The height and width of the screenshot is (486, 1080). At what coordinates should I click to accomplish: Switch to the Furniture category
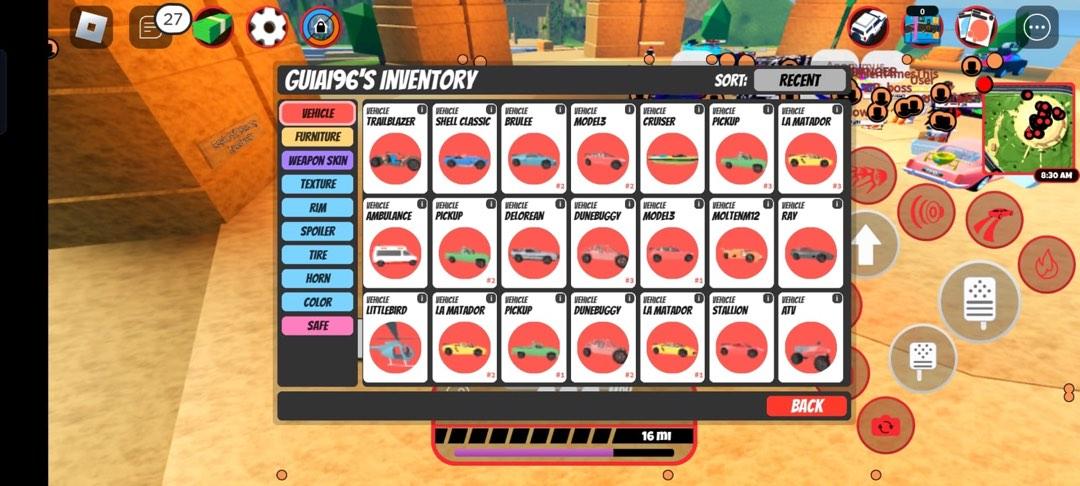coord(317,137)
